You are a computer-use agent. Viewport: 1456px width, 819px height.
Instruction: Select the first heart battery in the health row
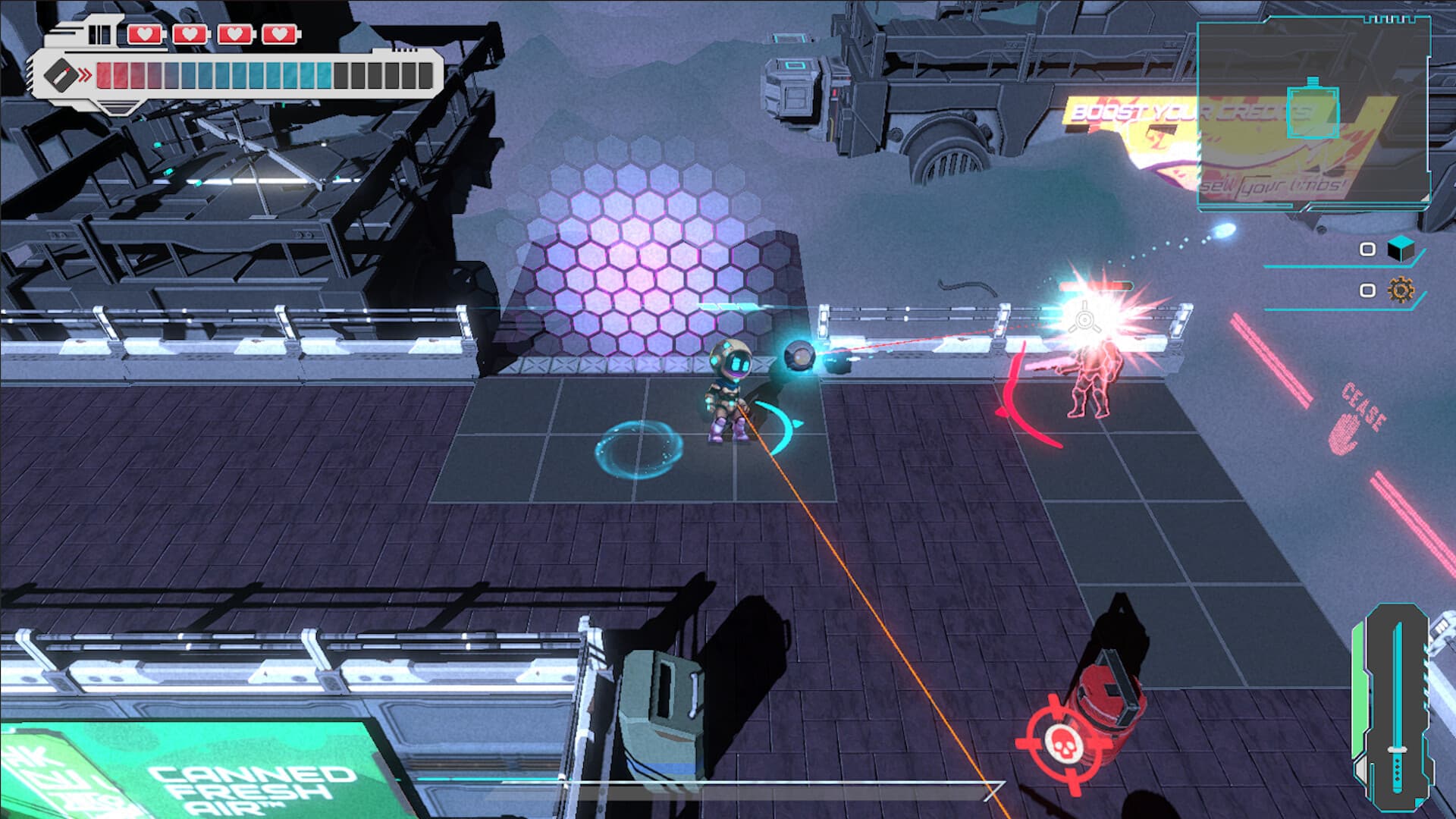(145, 33)
